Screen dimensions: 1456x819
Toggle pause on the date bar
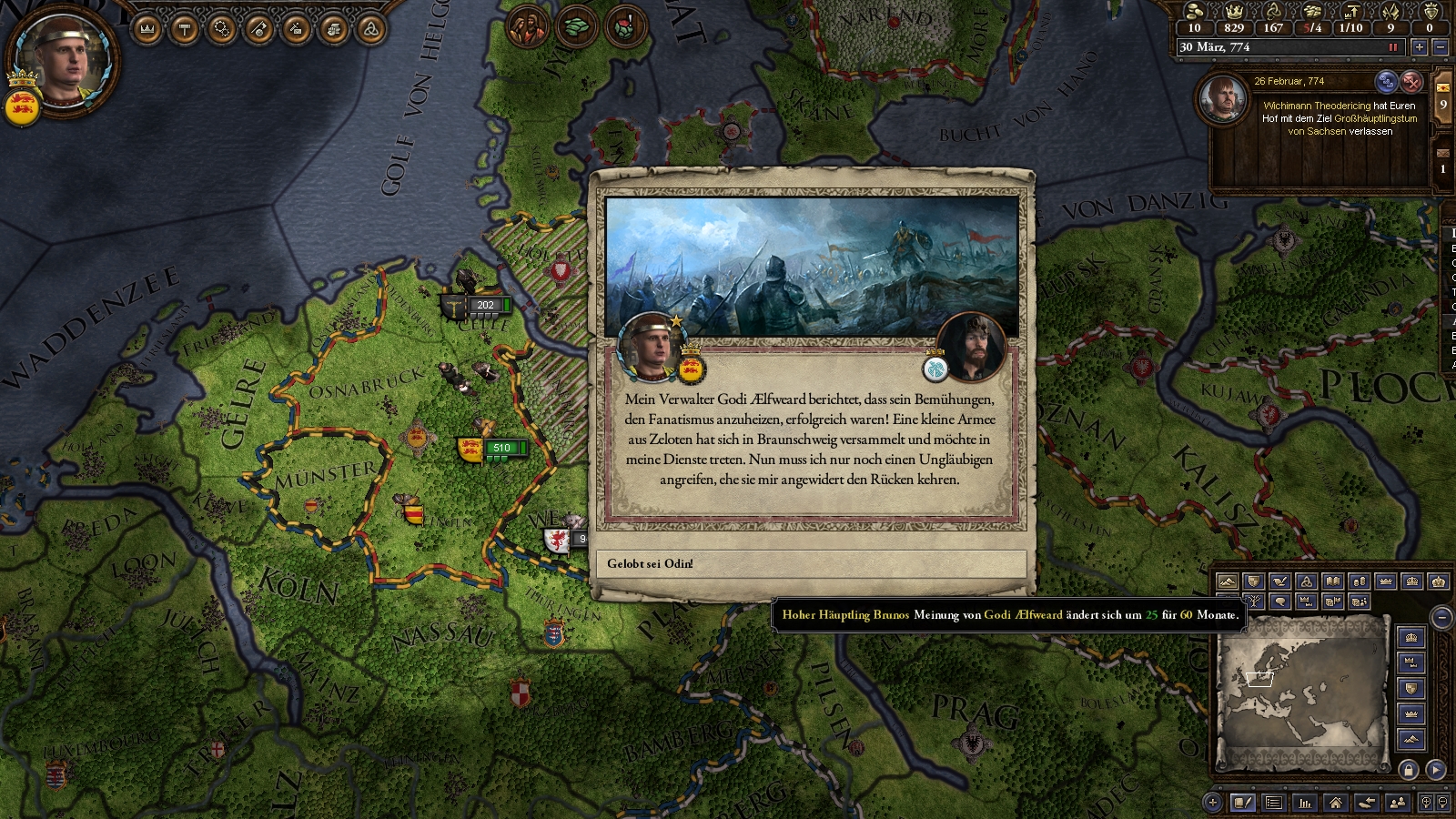point(1392,47)
